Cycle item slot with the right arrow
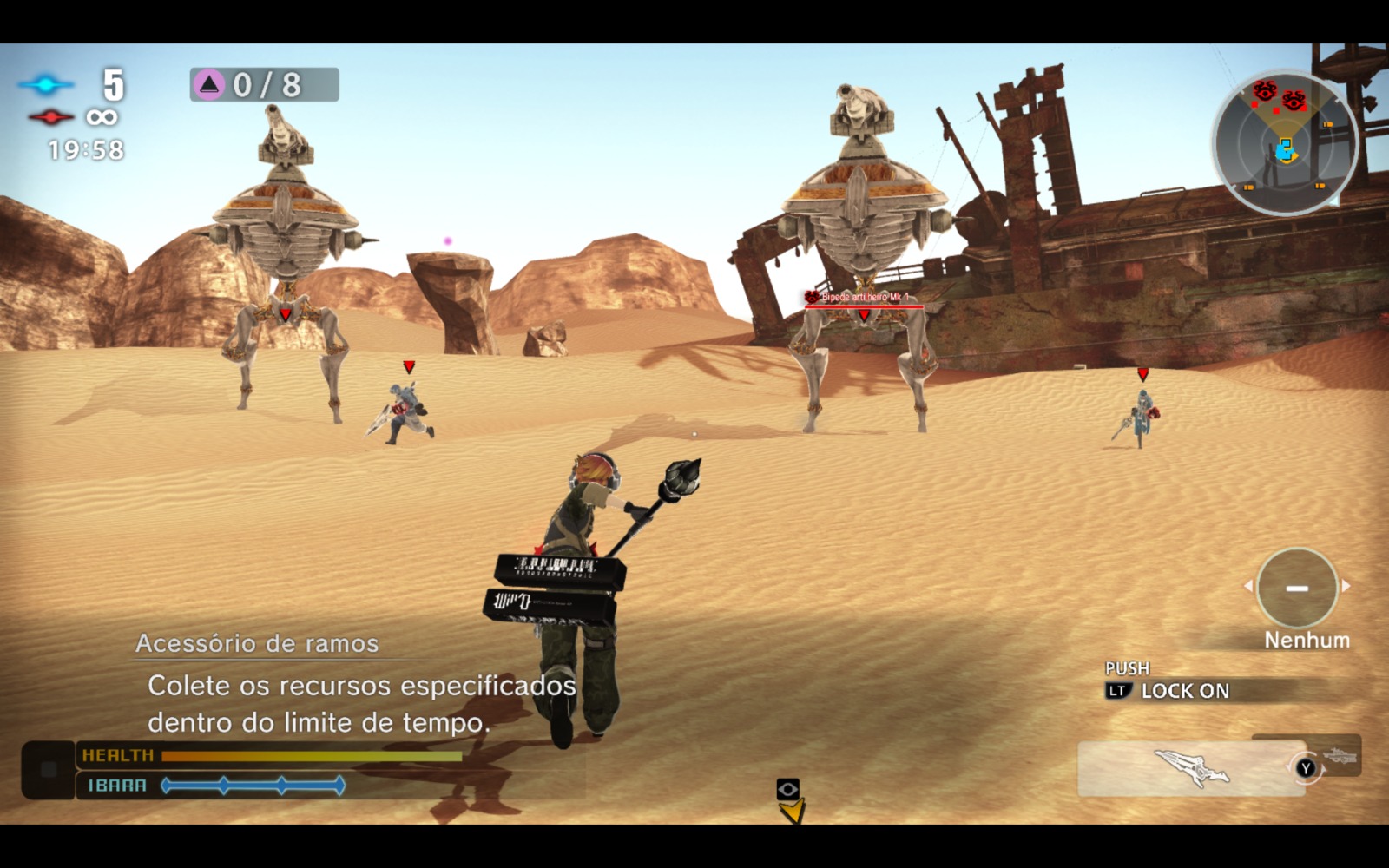Viewport: 1389px width, 868px height. tap(1346, 586)
